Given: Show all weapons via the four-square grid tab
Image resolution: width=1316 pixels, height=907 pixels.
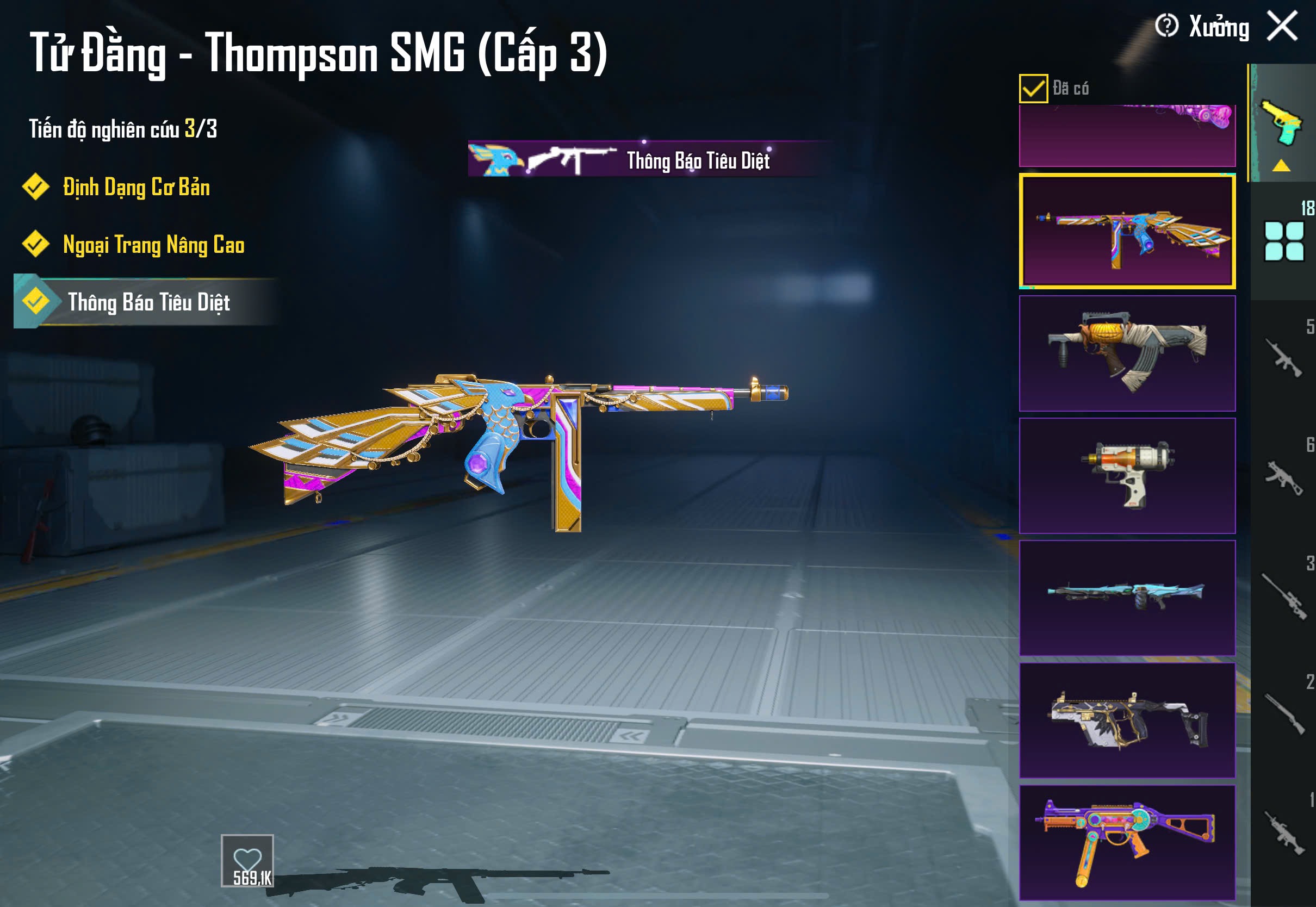Looking at the screenshot, I should (x=1283, y=241).
